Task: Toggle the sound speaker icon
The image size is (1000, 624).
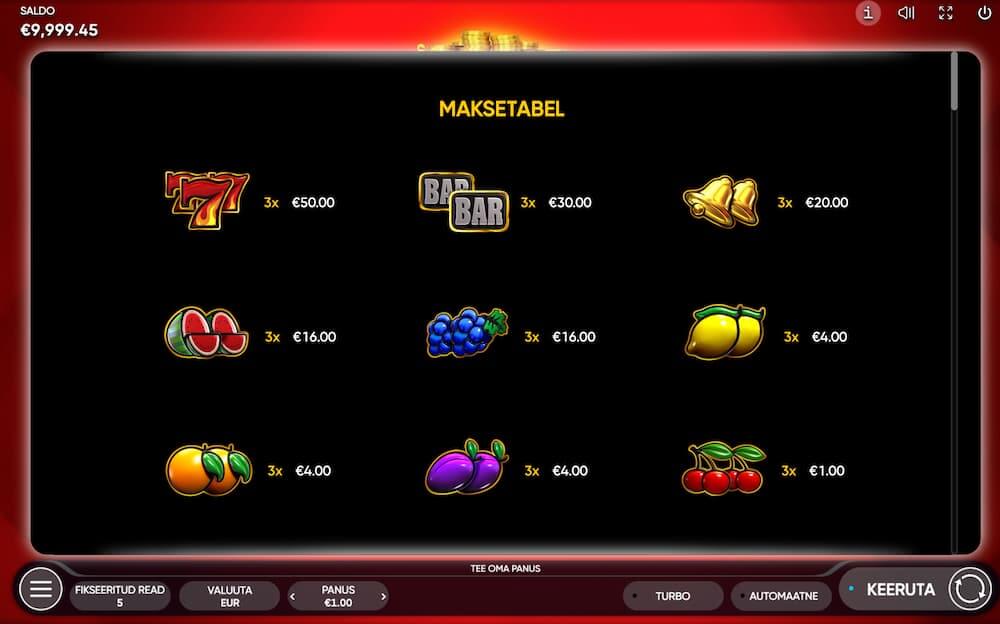Action: [906, 13]
